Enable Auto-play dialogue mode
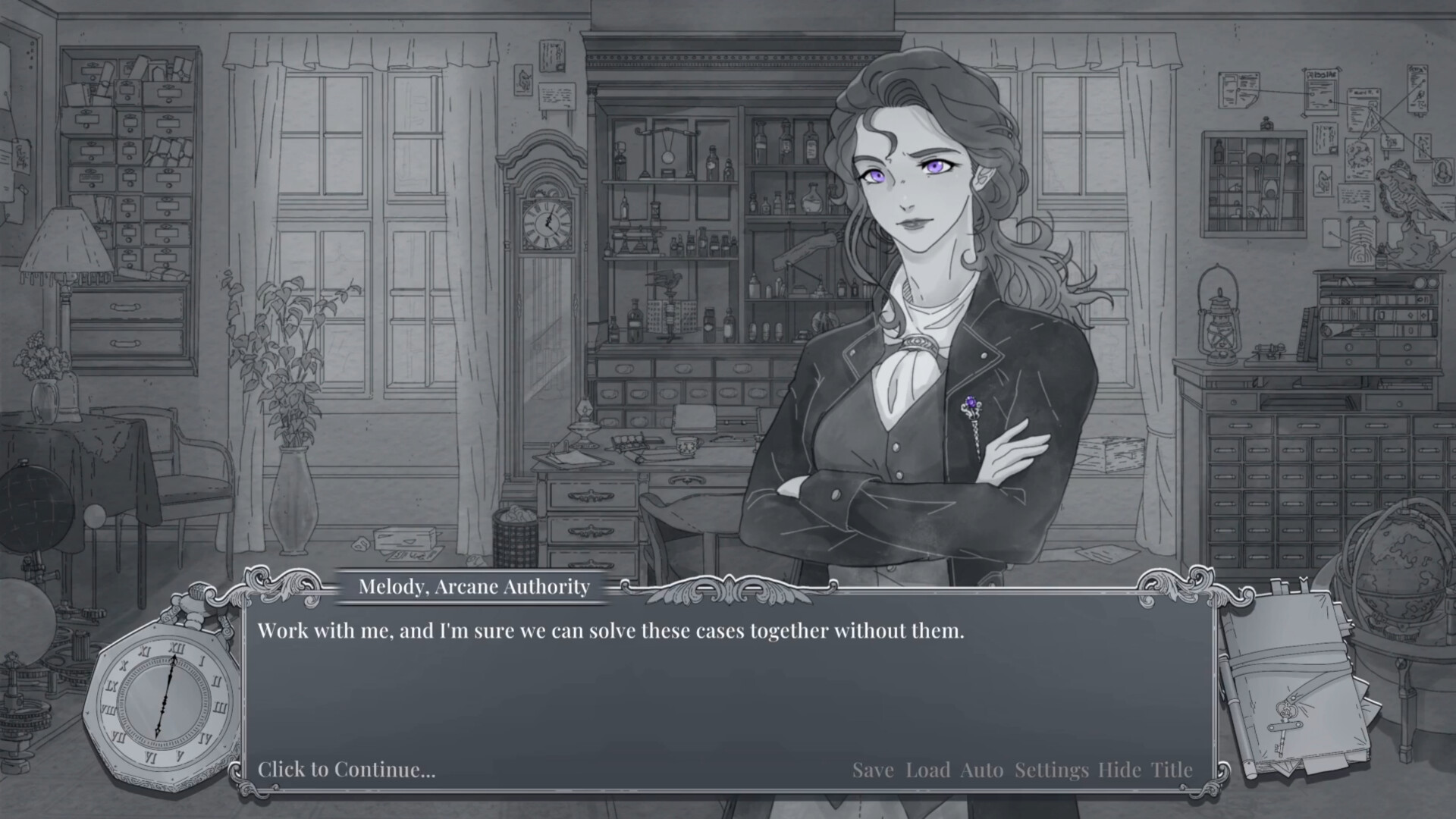This screenshot has height=819, width=1456. coord(983,770)
